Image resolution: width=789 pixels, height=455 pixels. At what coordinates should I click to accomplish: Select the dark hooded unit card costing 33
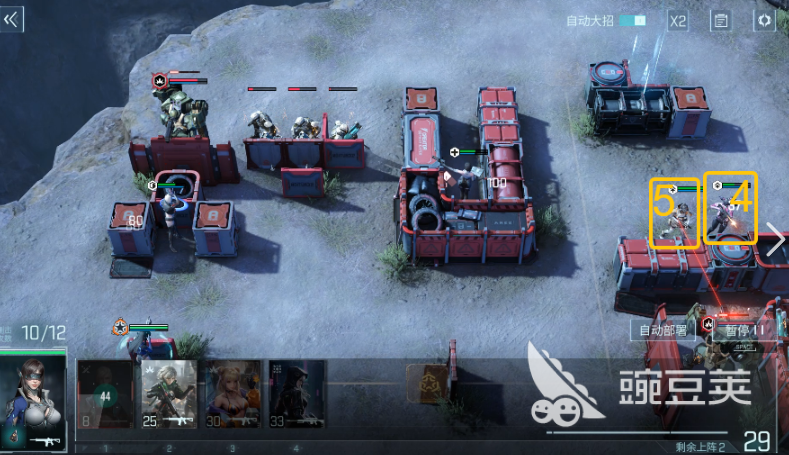[x=296, y=394]
